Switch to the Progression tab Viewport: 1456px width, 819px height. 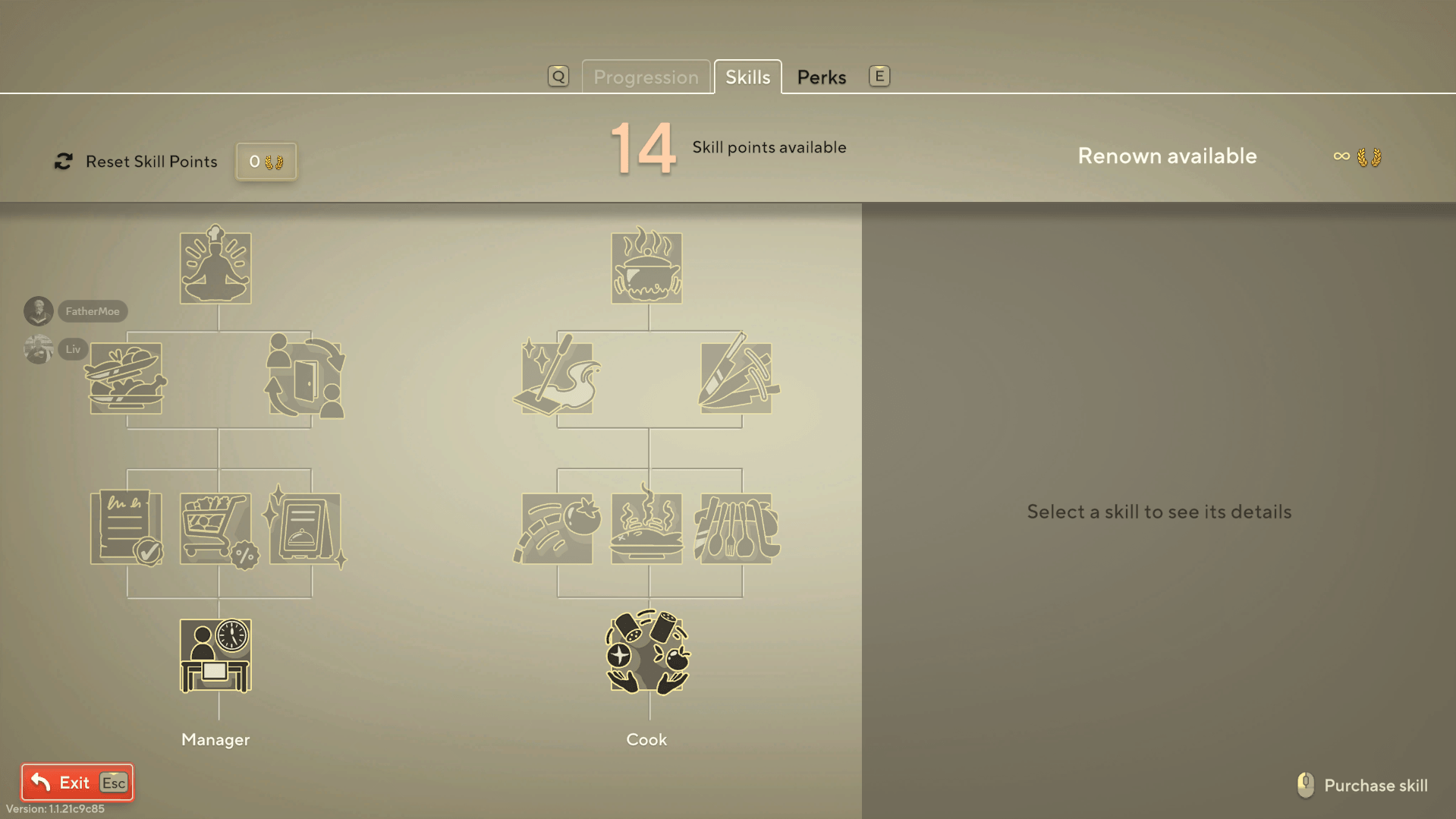coord(646,77)
